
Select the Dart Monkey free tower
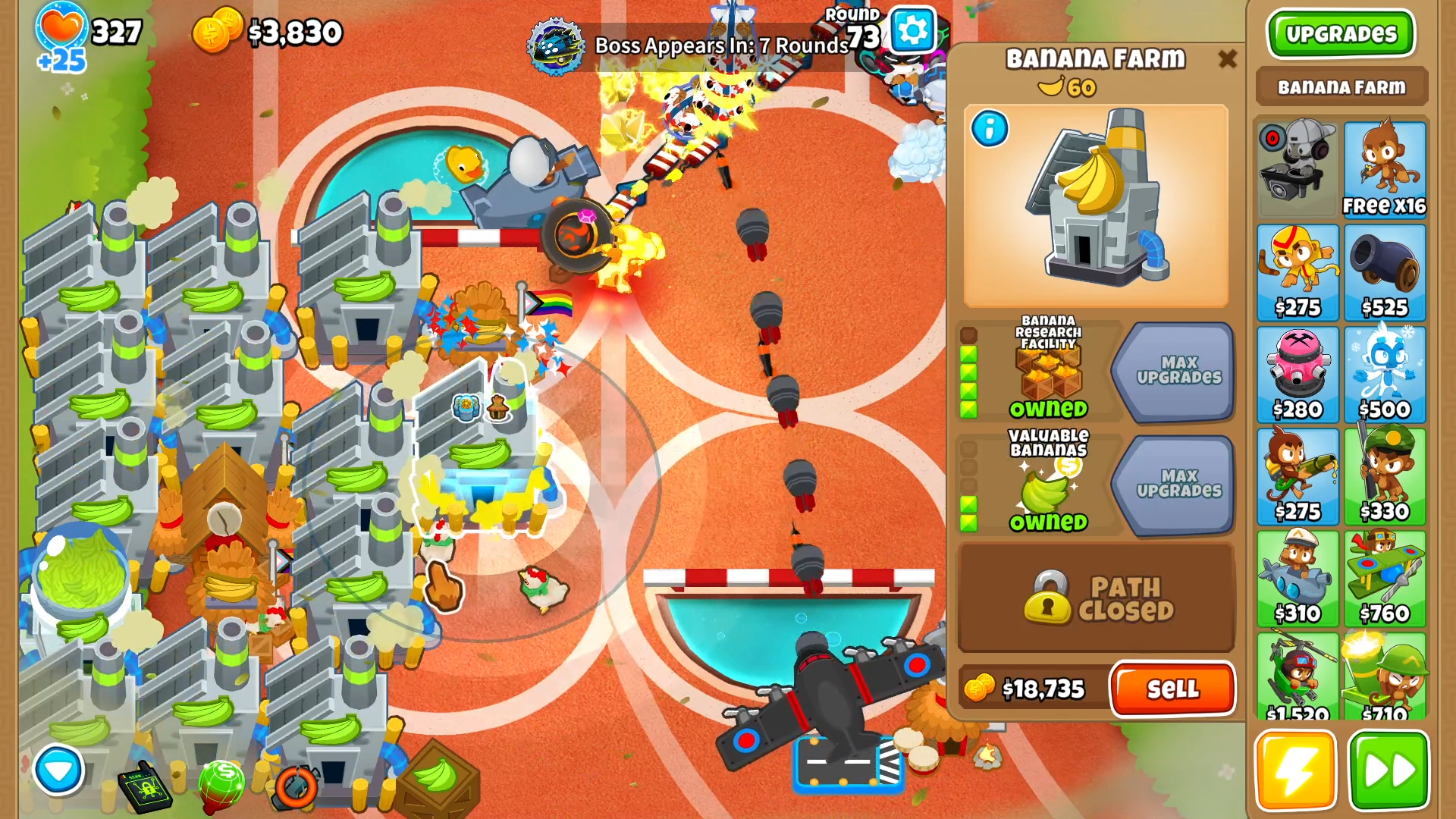[1384, 169]
